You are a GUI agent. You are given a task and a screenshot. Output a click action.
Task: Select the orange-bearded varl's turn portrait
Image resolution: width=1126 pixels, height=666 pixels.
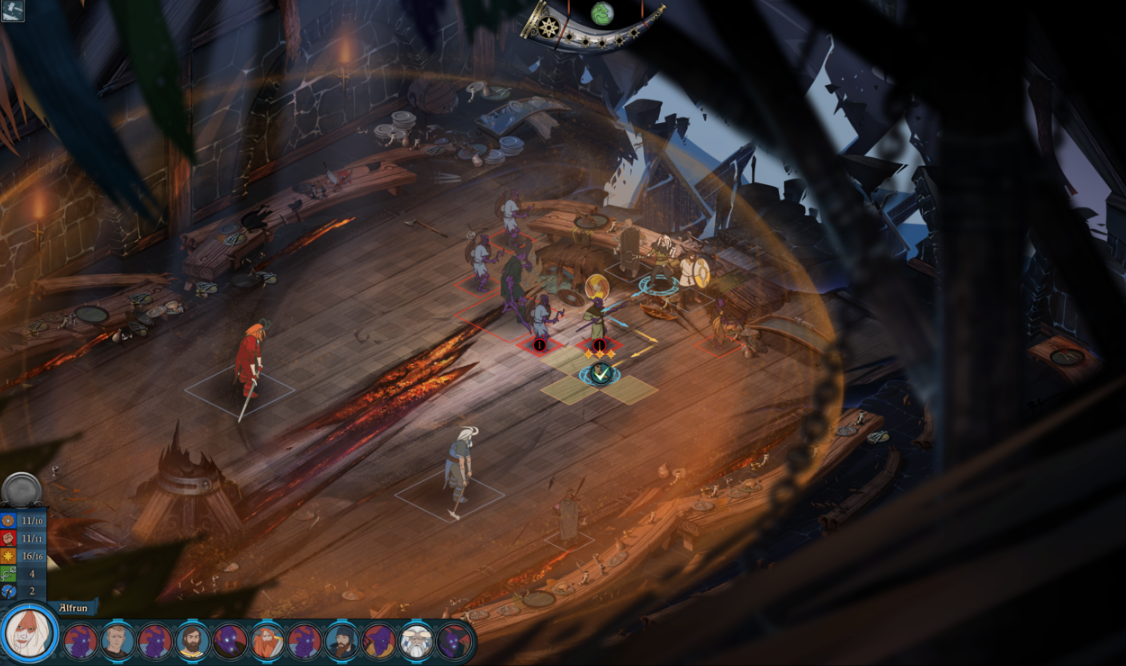[267, 641]
